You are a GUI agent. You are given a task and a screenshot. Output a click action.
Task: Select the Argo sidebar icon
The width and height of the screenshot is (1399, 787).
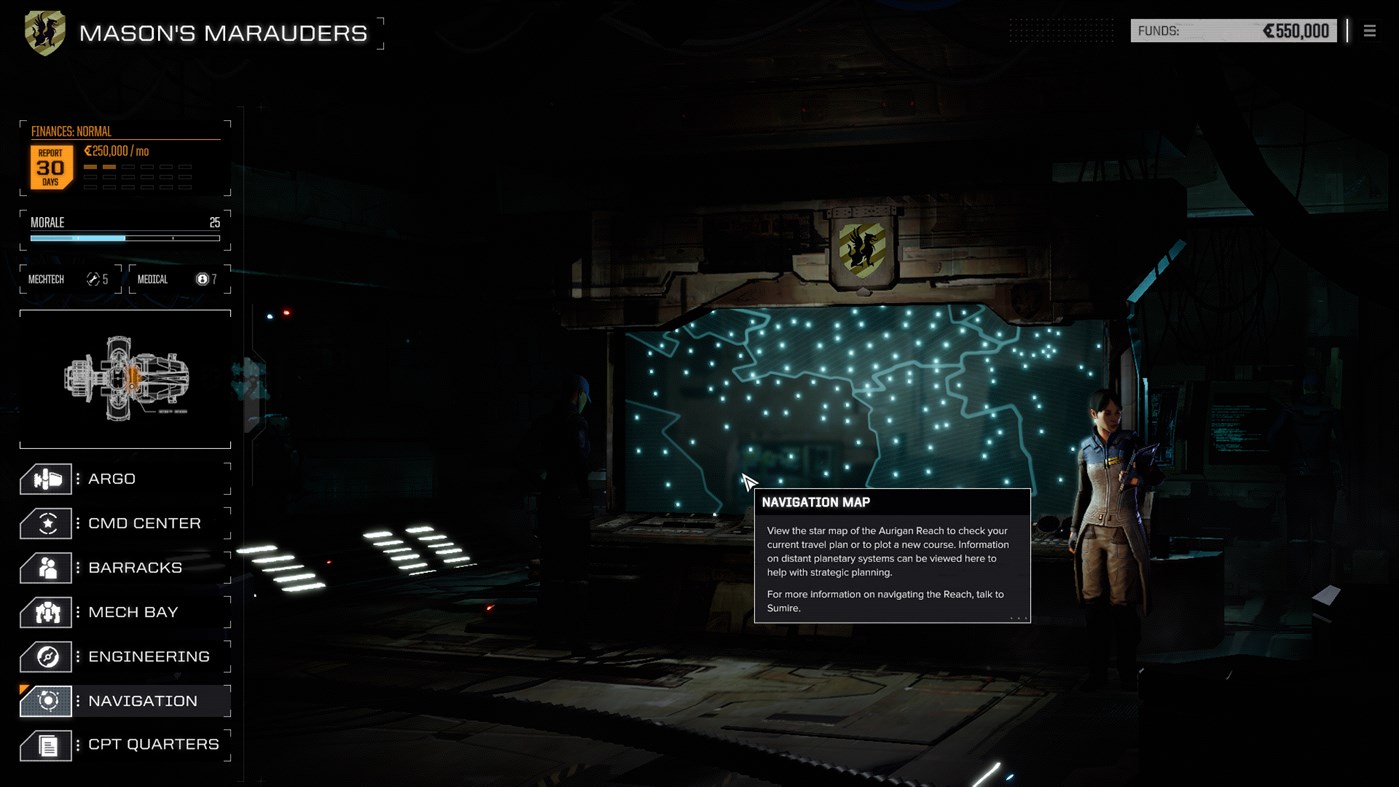click(x=45, y=478)
